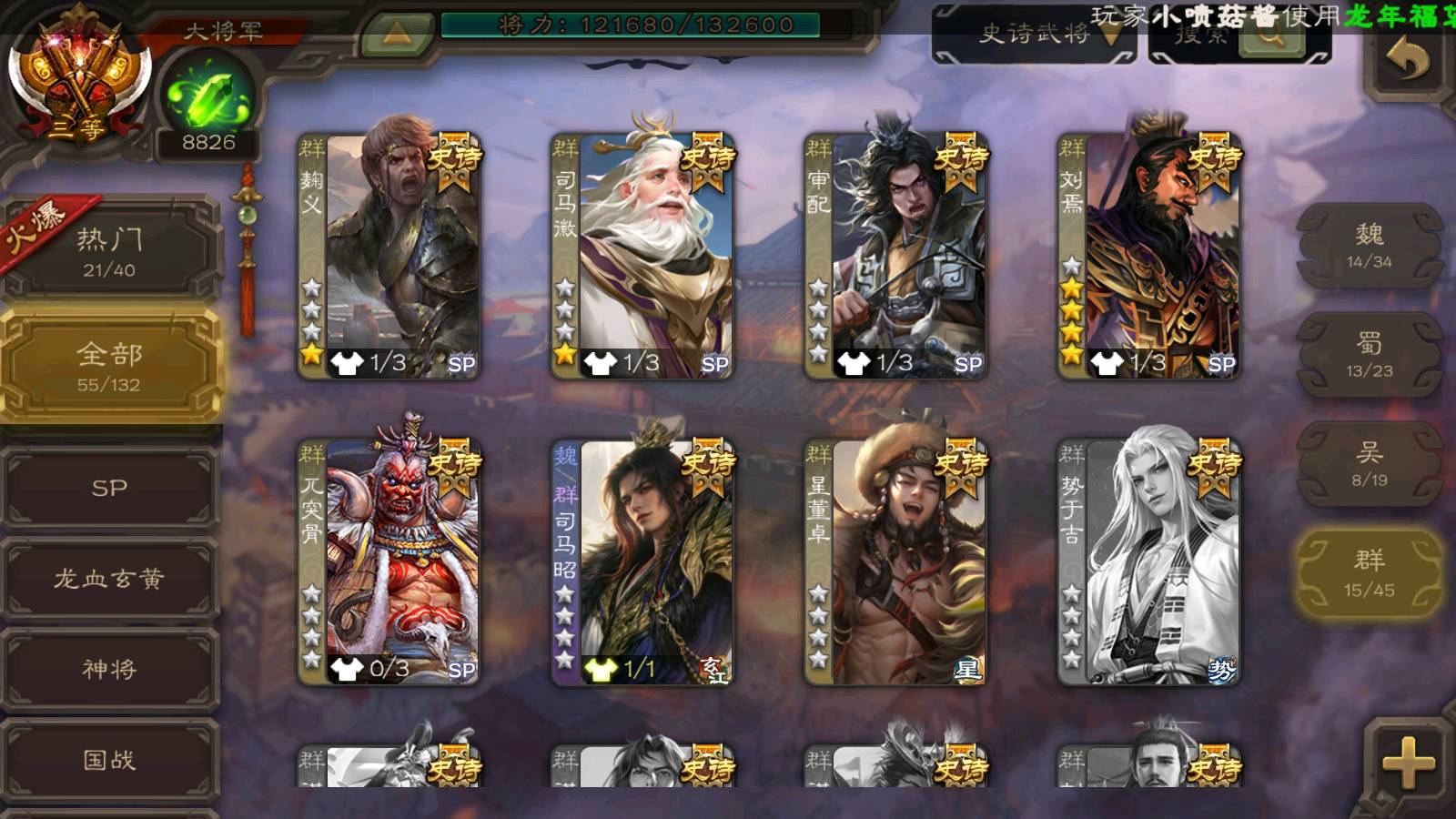Filter by the 吴 Wu faction
Image resolution: width=1456 pixels, height=819 pixels.
(1369, 464)
